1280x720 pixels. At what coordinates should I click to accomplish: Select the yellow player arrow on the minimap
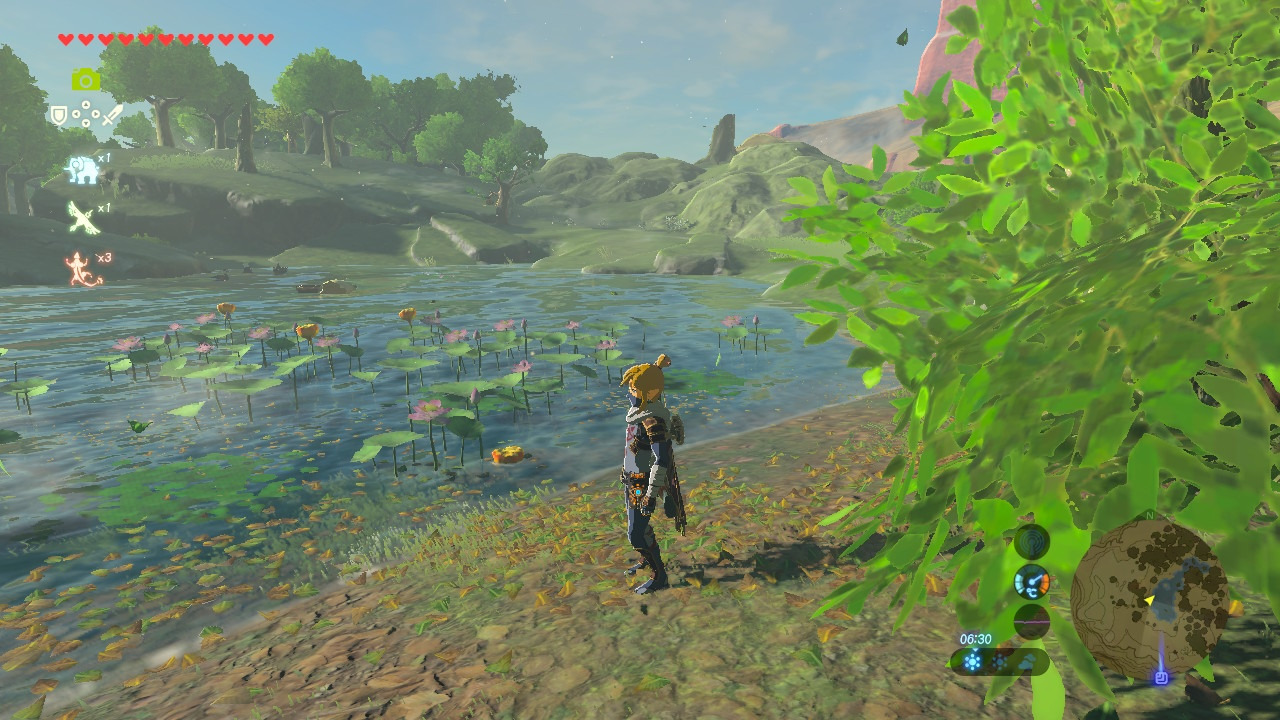(1150, 600)
